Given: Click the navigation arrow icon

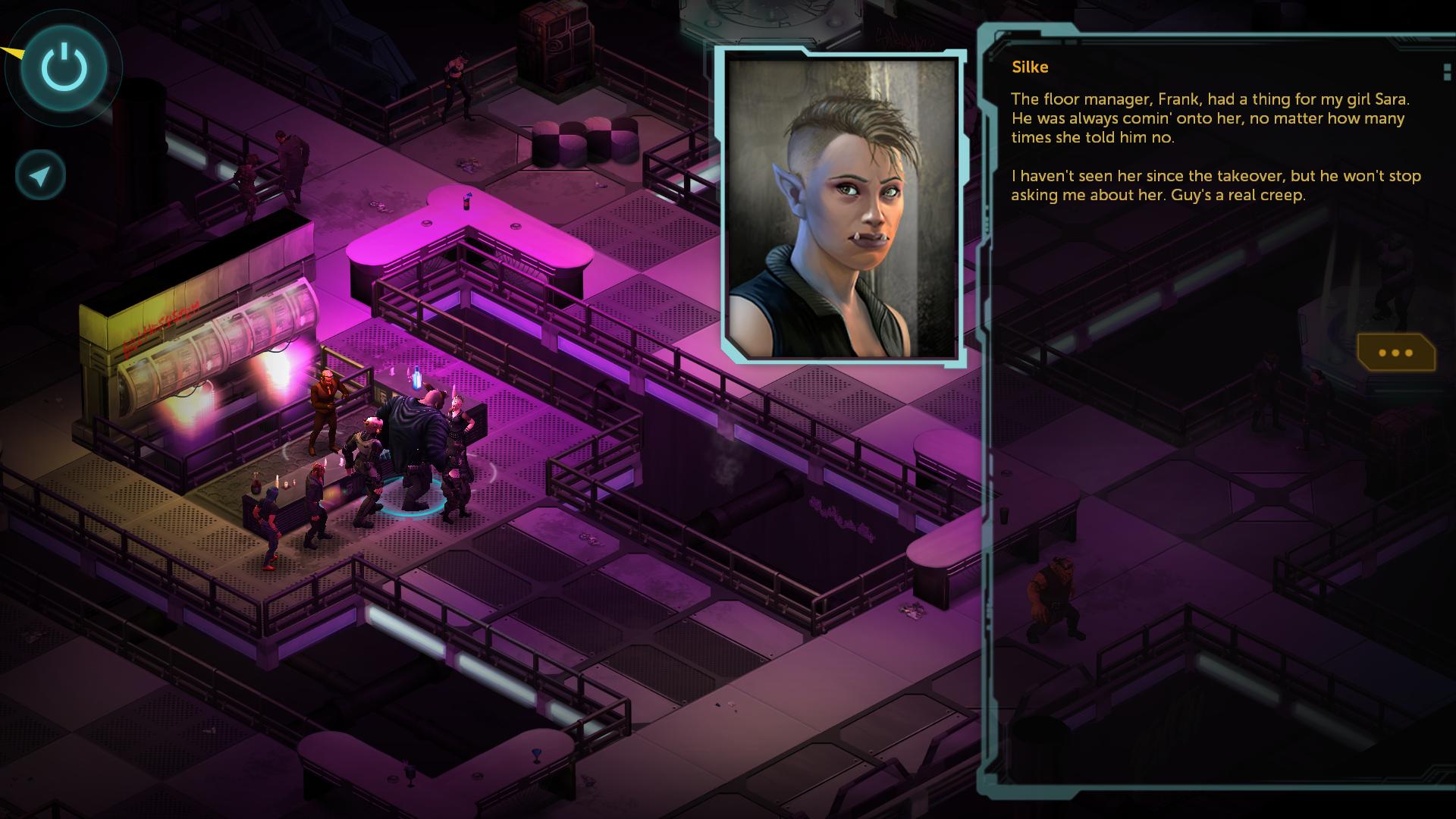Looking at the screenshot, I should click(41, 176).
